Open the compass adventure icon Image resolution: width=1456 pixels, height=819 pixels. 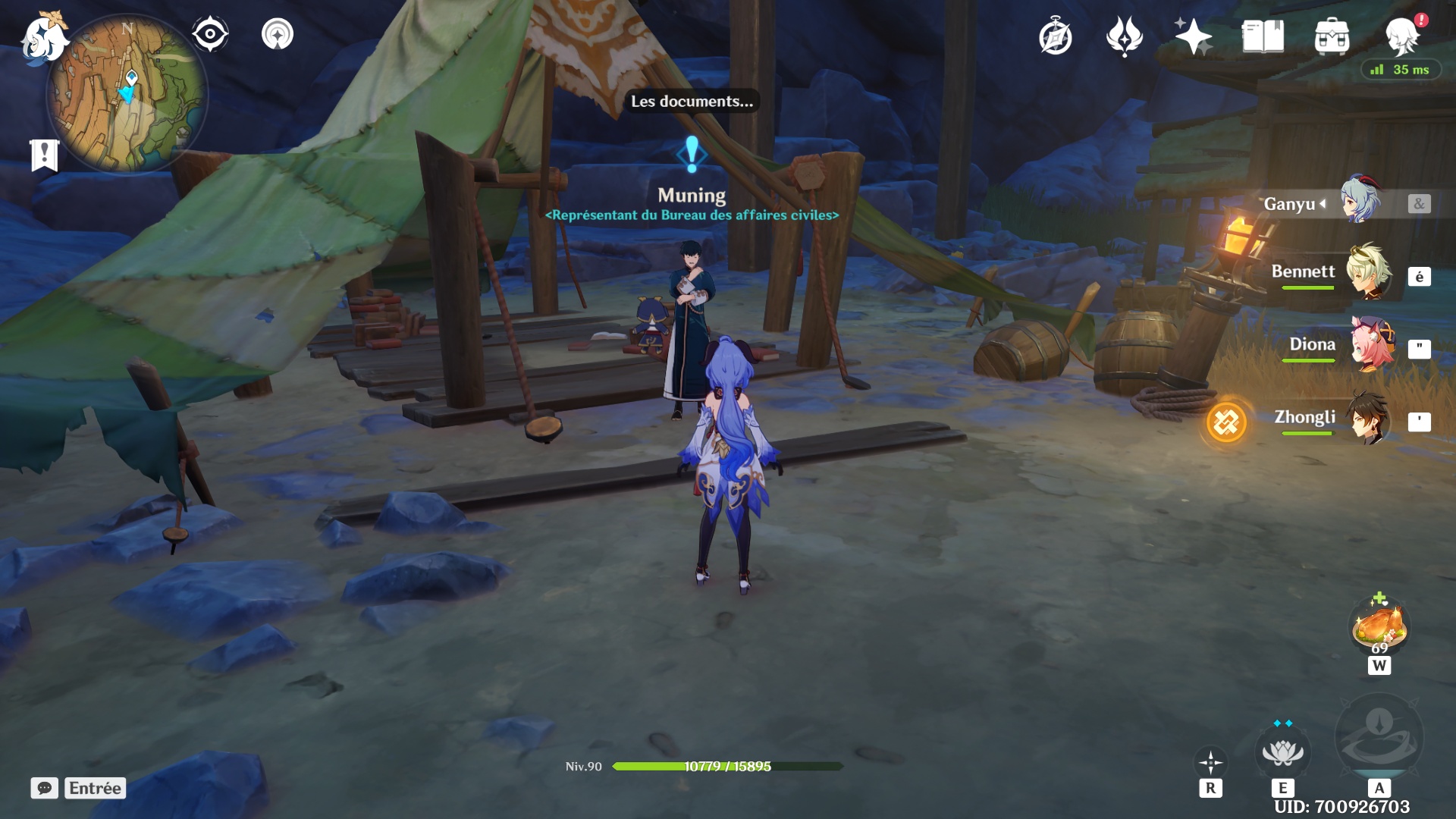click(x=1055, y=36)
